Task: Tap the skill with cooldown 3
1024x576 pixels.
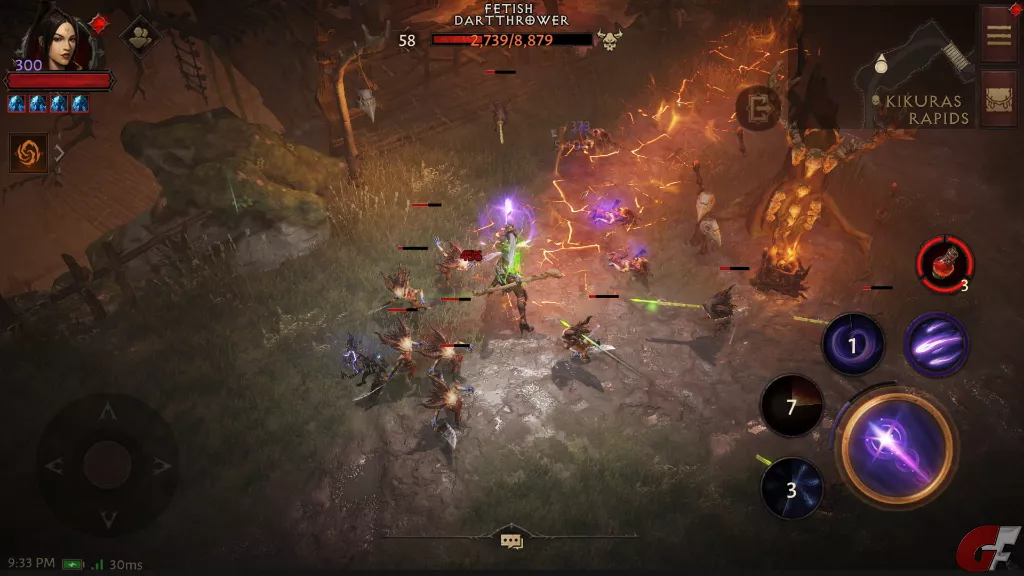Action: point(792,489)
